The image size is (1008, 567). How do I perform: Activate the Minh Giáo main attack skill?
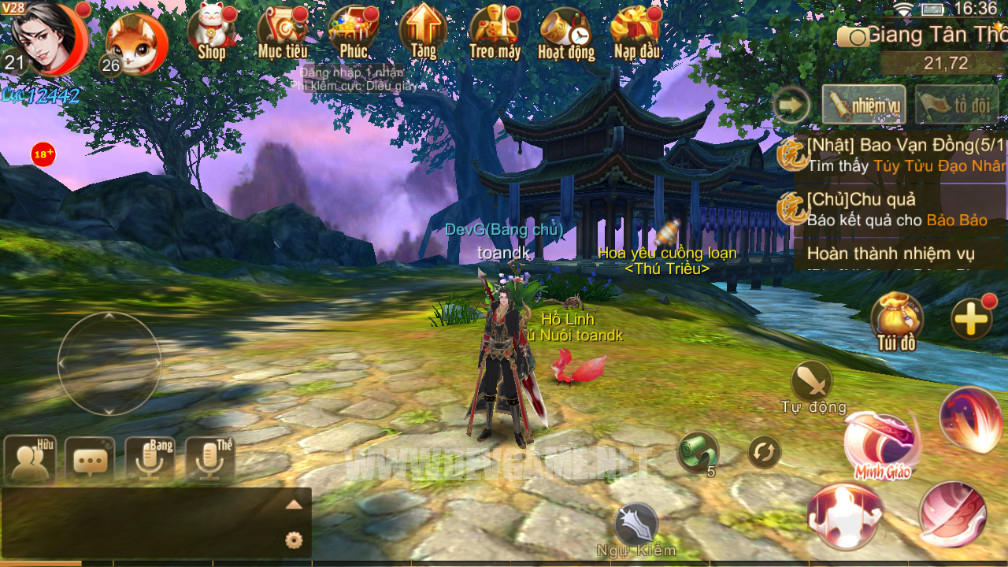(879, 442)
